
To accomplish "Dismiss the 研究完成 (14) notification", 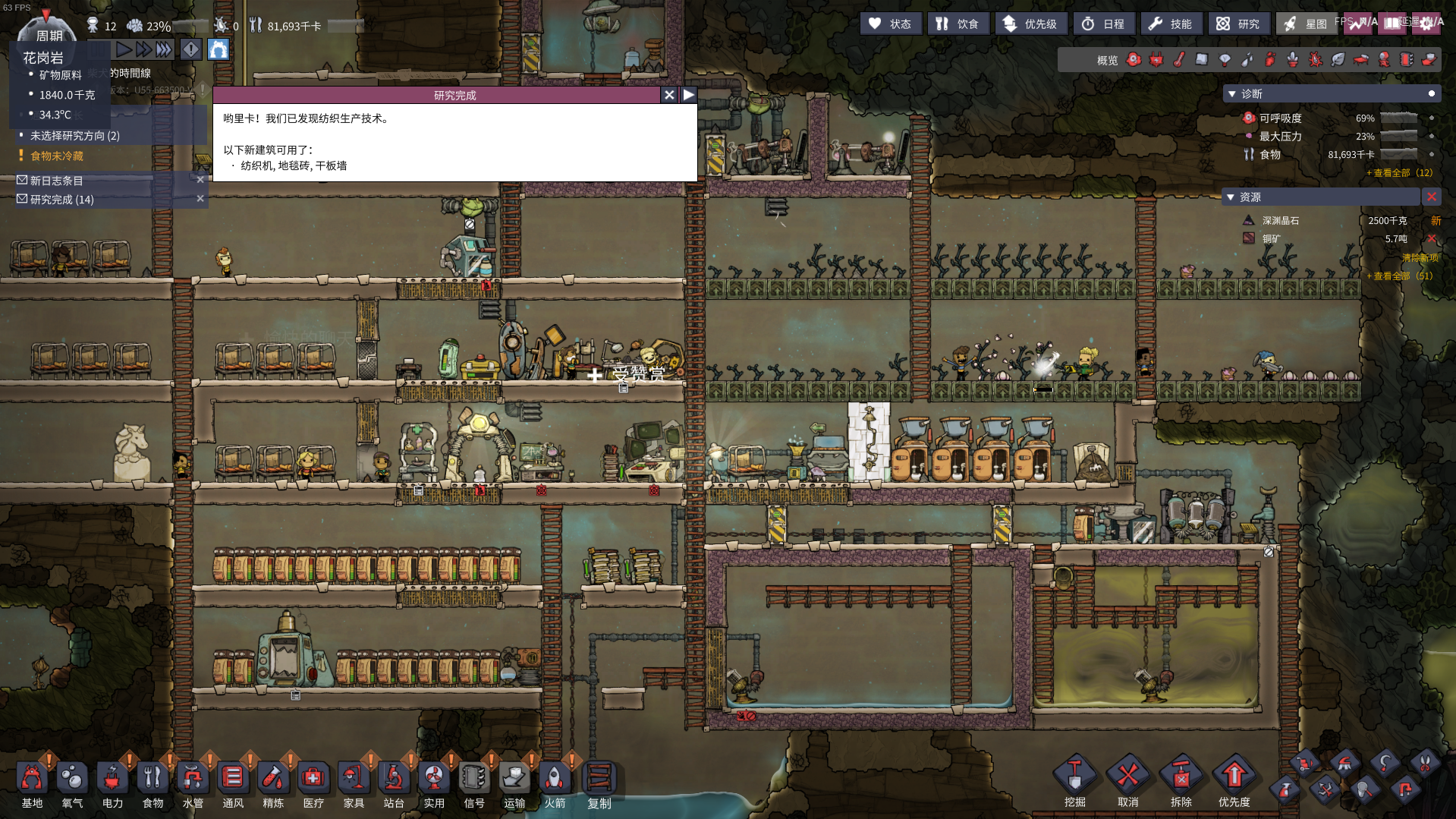I will (x=200, y=199).
